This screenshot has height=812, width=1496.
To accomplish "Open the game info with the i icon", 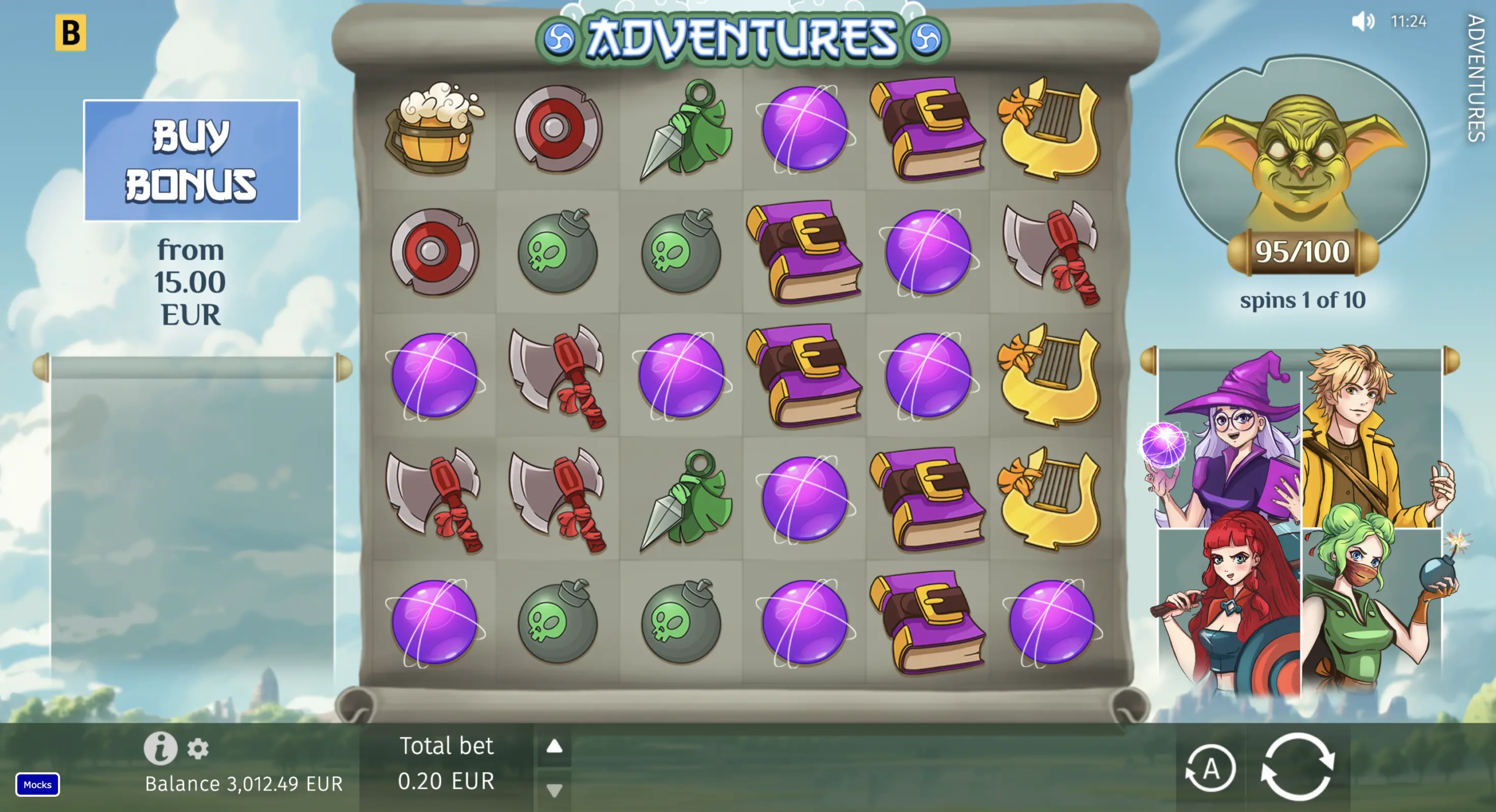I will pos(160,748).
